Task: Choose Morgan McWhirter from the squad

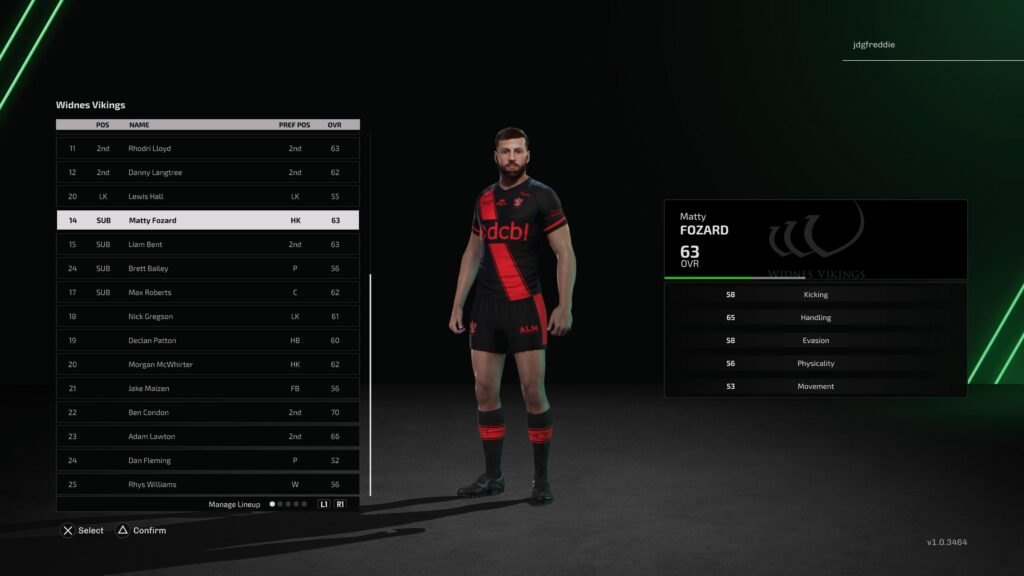Action: click(207, 364)
